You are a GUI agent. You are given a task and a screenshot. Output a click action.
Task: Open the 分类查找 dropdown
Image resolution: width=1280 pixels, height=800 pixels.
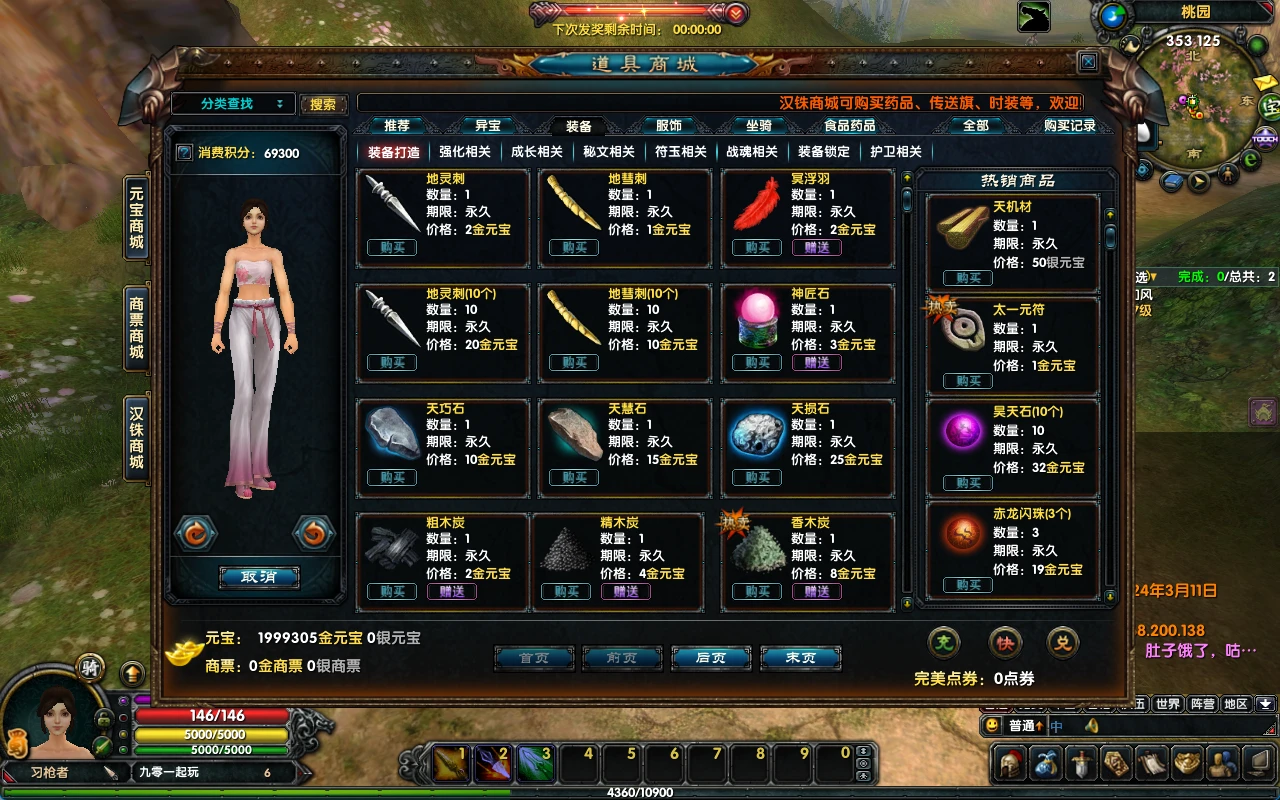pos(233,103)
